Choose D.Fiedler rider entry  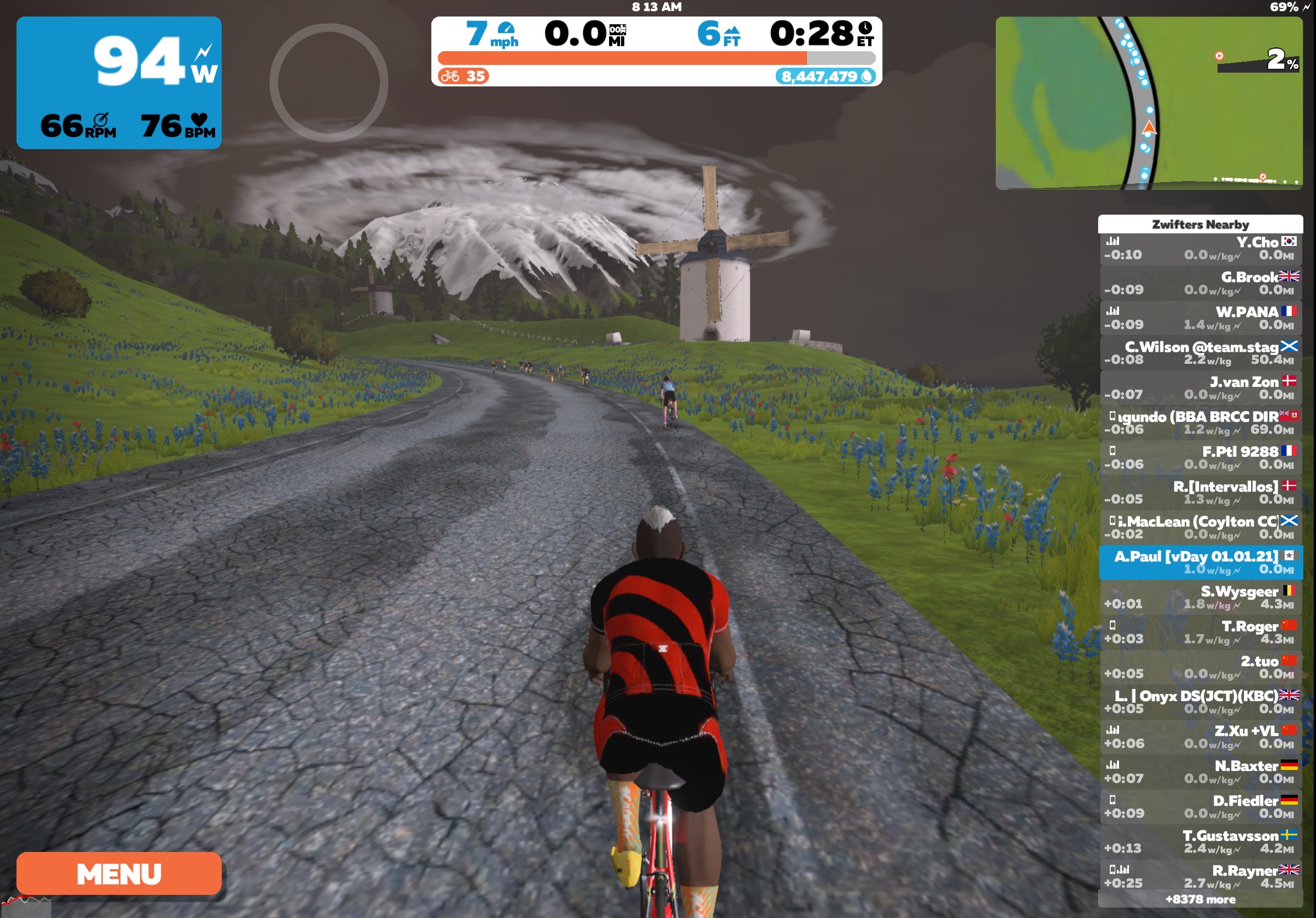[1200, 807]
